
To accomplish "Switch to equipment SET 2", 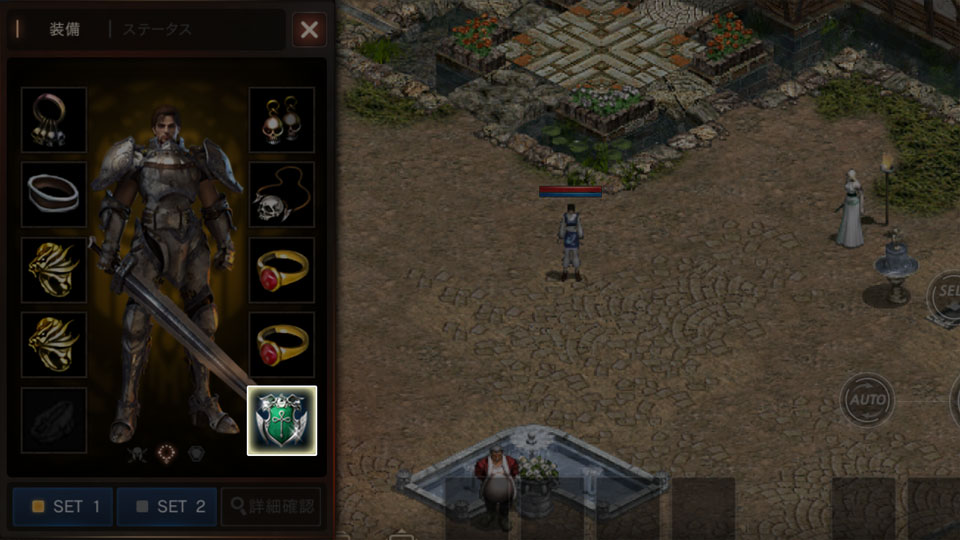I will point(167,506).
